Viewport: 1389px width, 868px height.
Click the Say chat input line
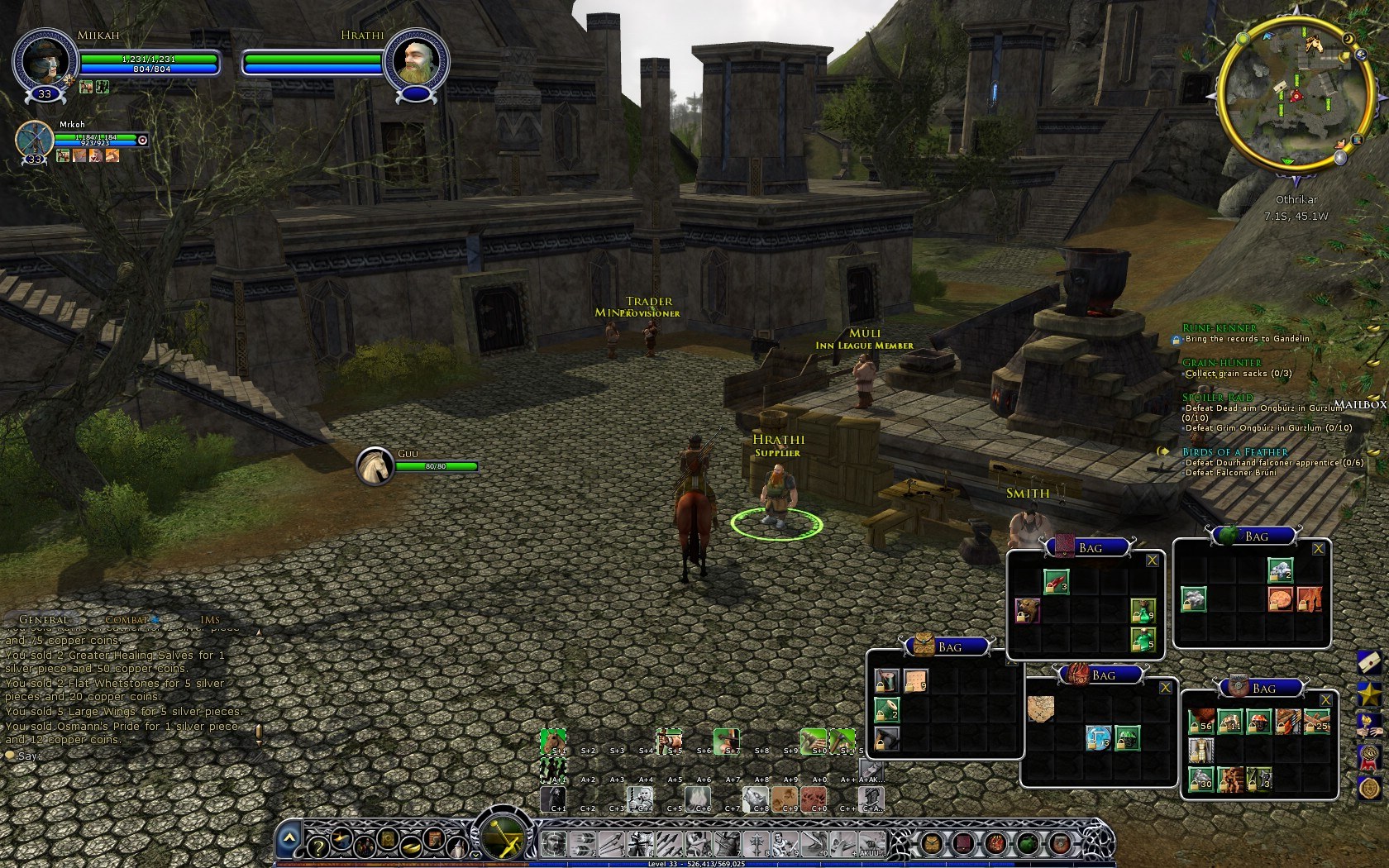click(124, 756)
